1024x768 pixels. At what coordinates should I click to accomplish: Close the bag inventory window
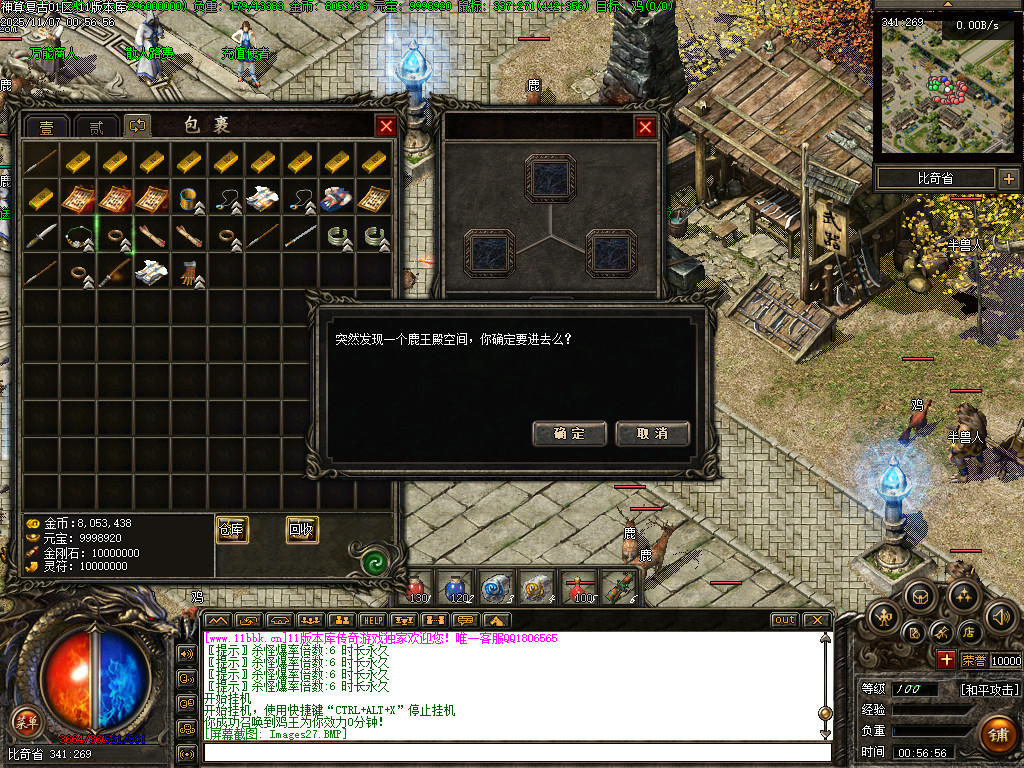[x=385, y=126]
